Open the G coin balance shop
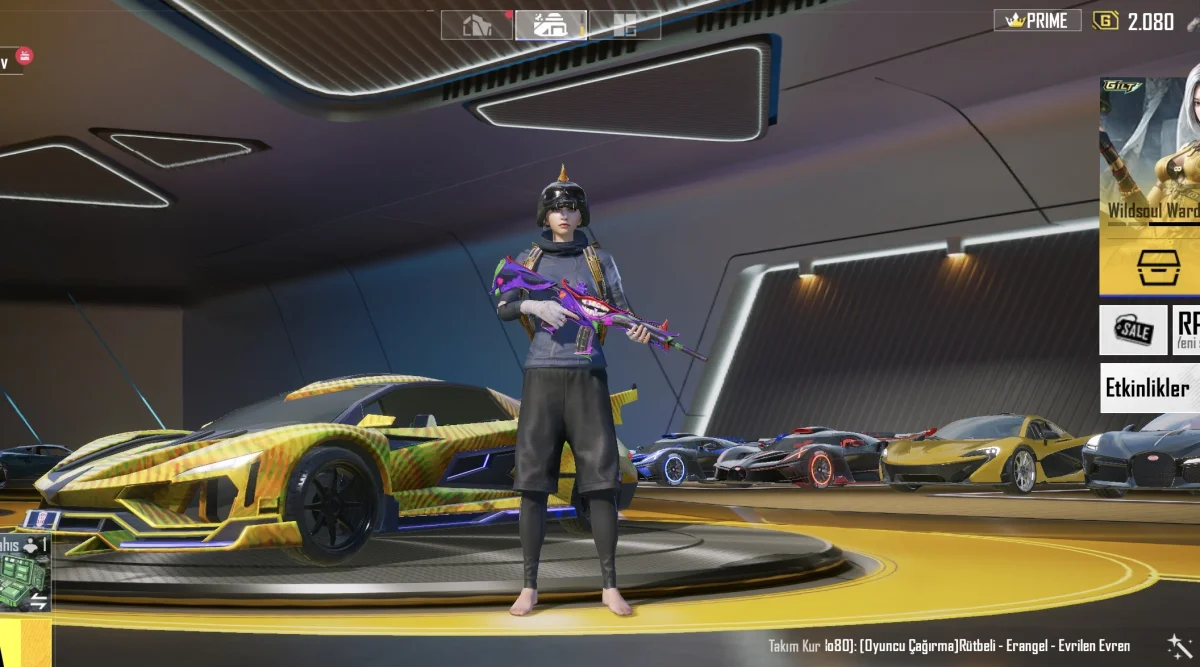Screen dimensions: 1200x667 pos(1134,21)
